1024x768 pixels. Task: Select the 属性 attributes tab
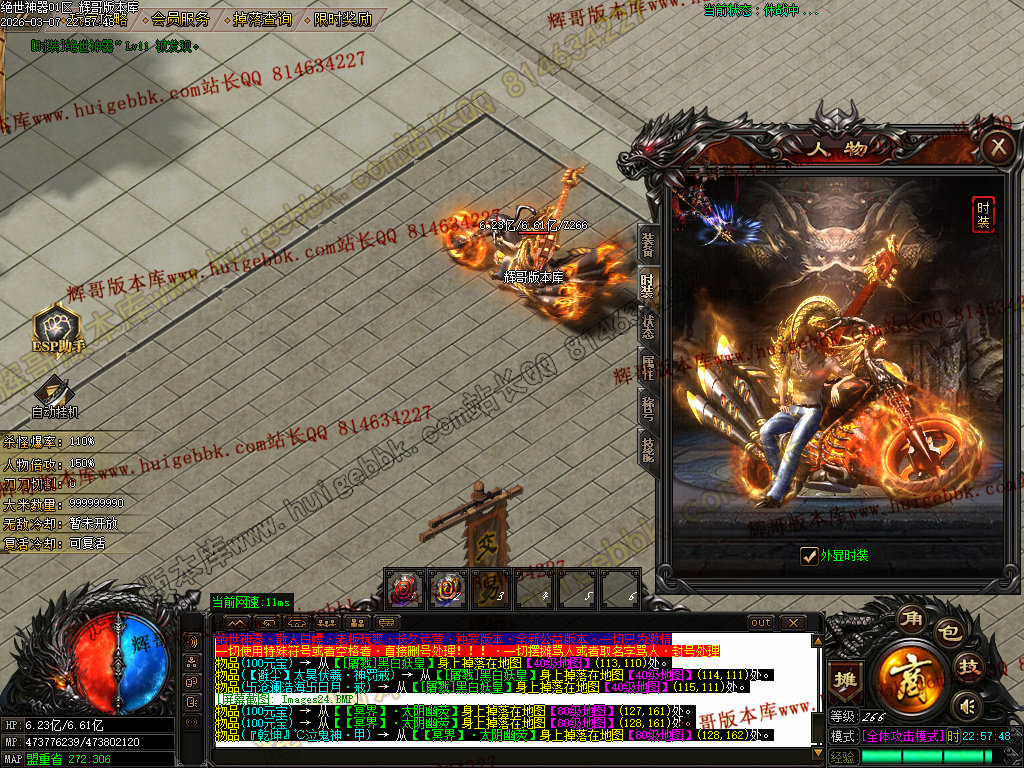tap(648, 368)
